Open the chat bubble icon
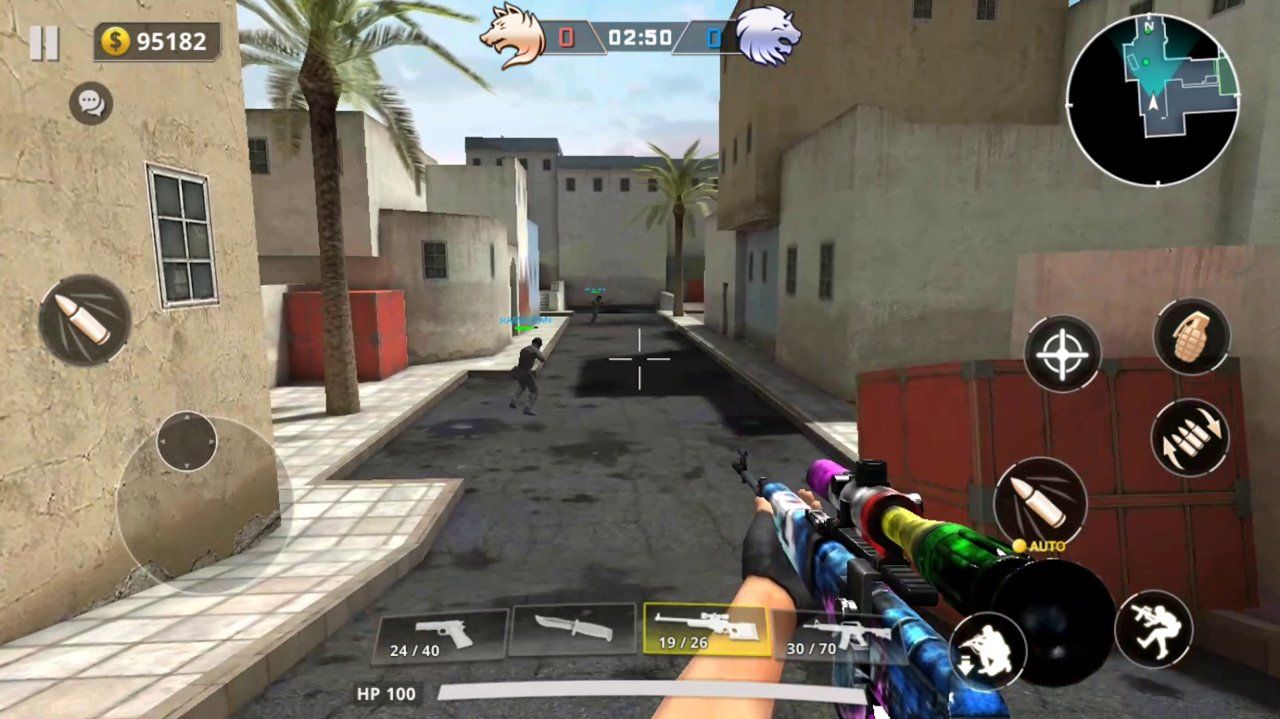This screenshot has height=719, width=1280. click(91, 103)
